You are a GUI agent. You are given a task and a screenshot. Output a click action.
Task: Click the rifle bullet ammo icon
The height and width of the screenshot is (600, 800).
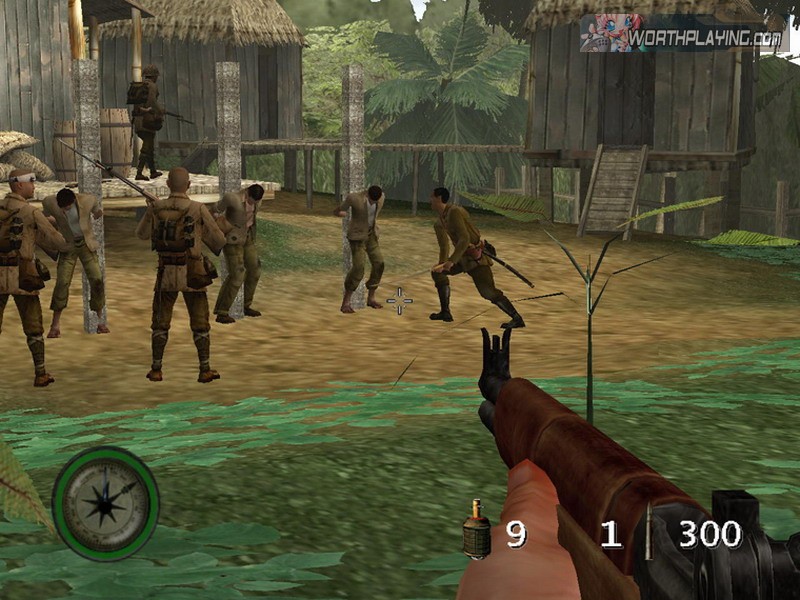tap(647, 533)
